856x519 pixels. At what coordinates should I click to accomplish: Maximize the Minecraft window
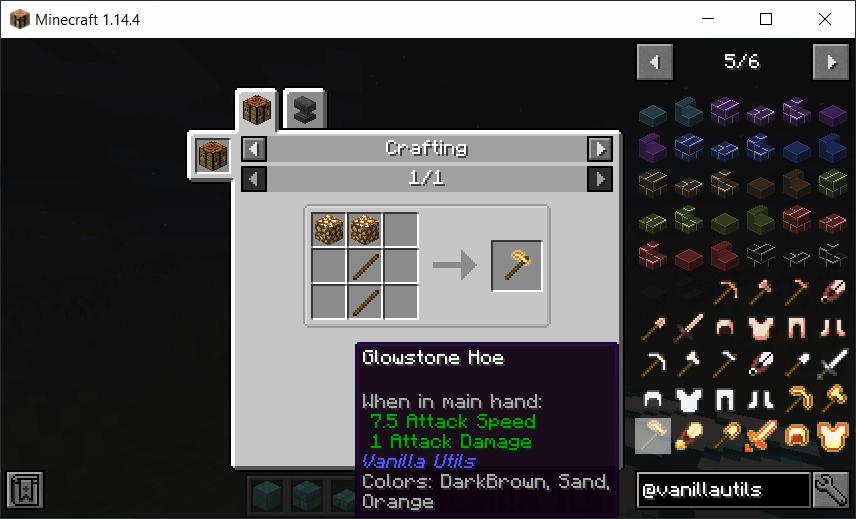coord(766,19)
